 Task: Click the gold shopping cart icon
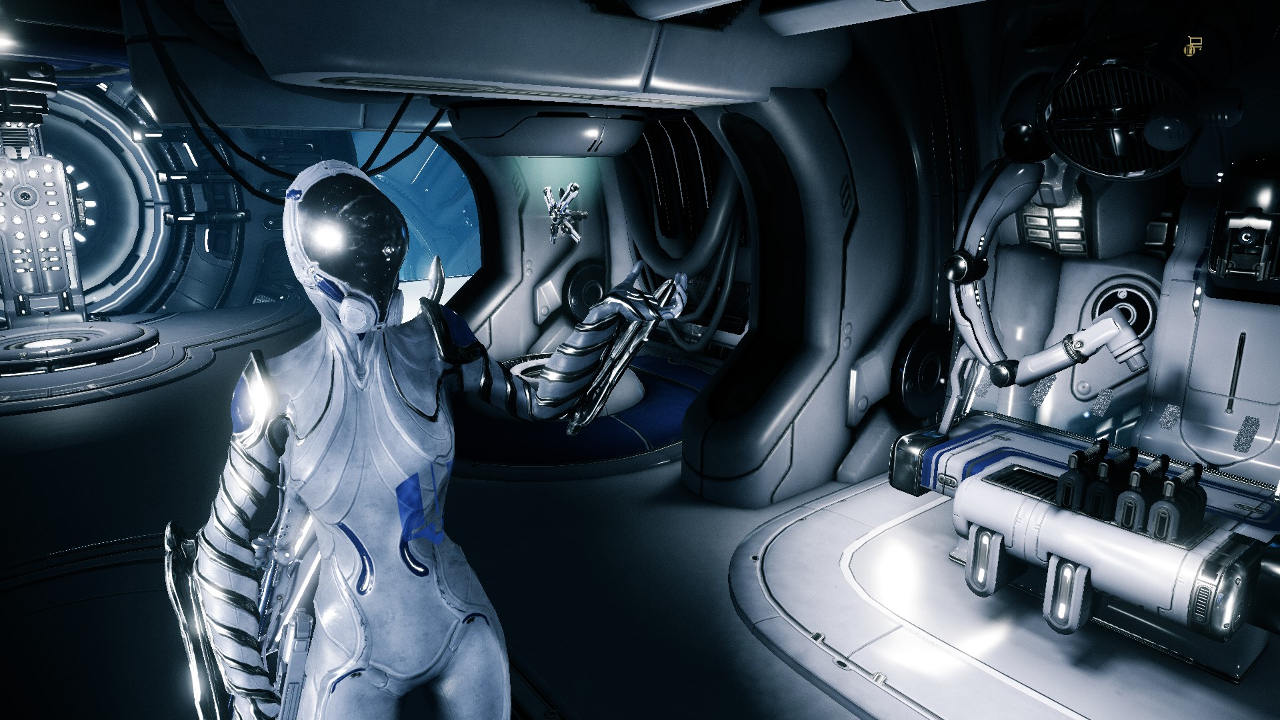[1192, 44]
